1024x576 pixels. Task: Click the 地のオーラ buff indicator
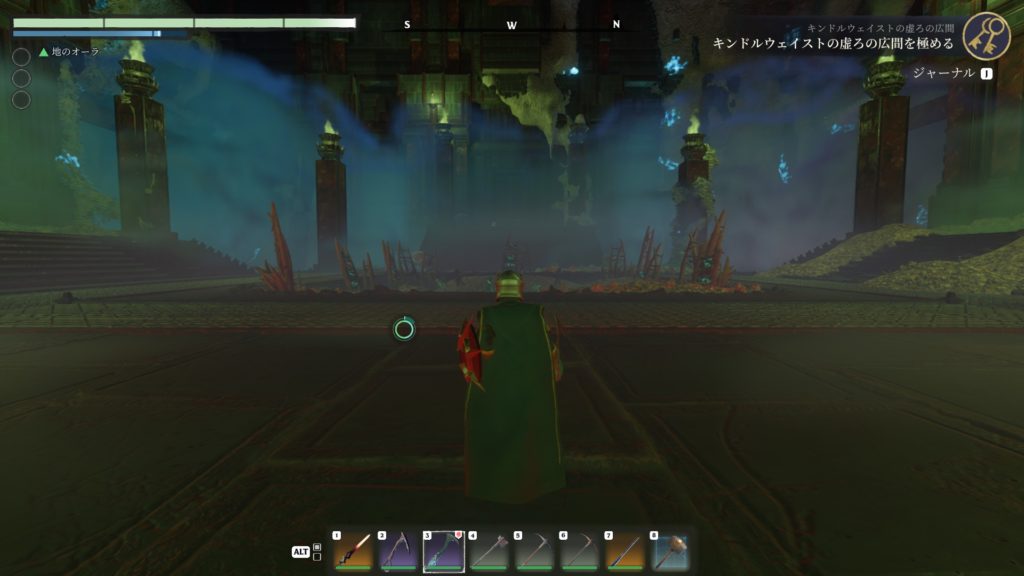[x=70, y=51]
